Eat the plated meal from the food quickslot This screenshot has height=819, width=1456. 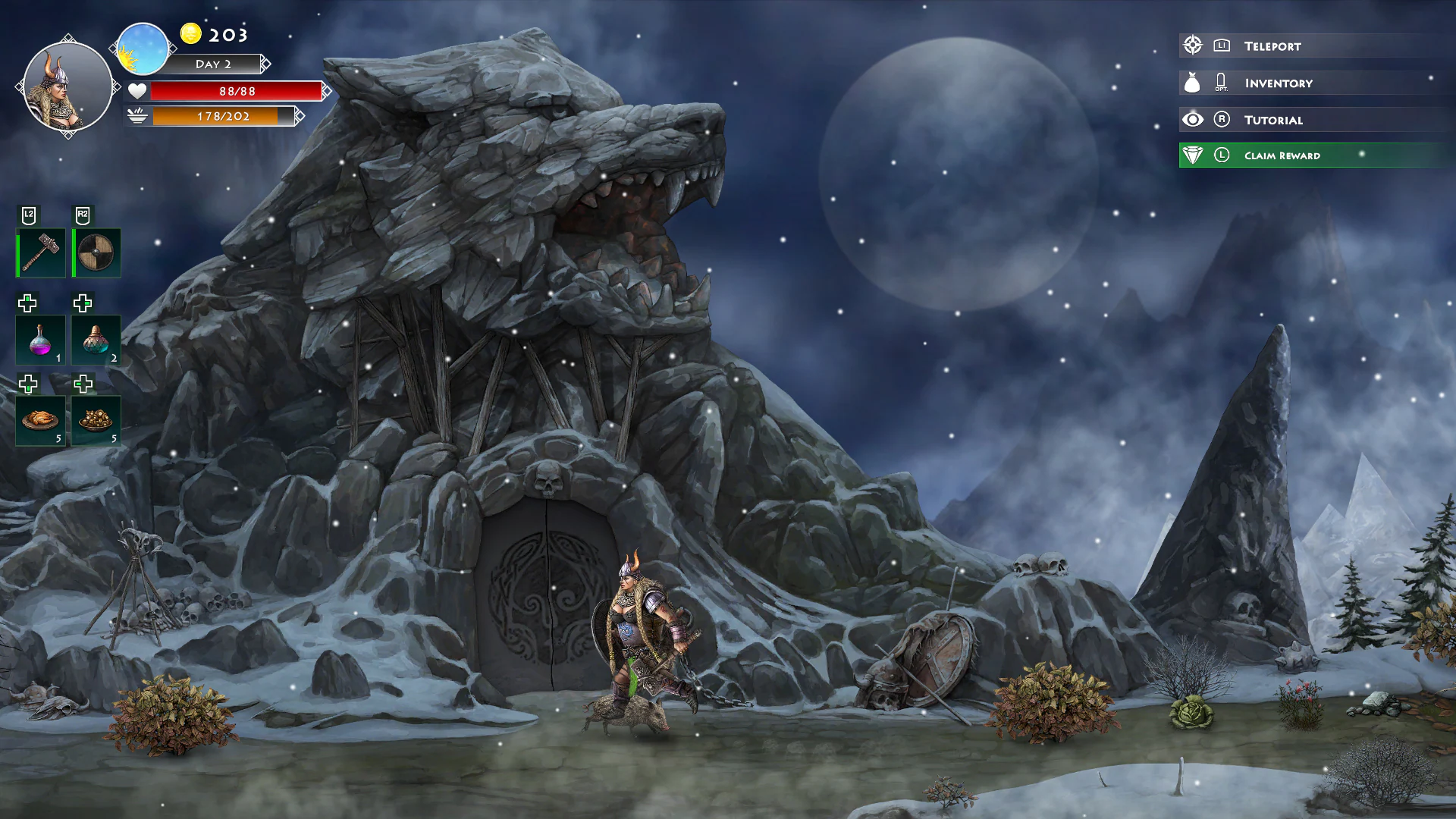[96, 420]
